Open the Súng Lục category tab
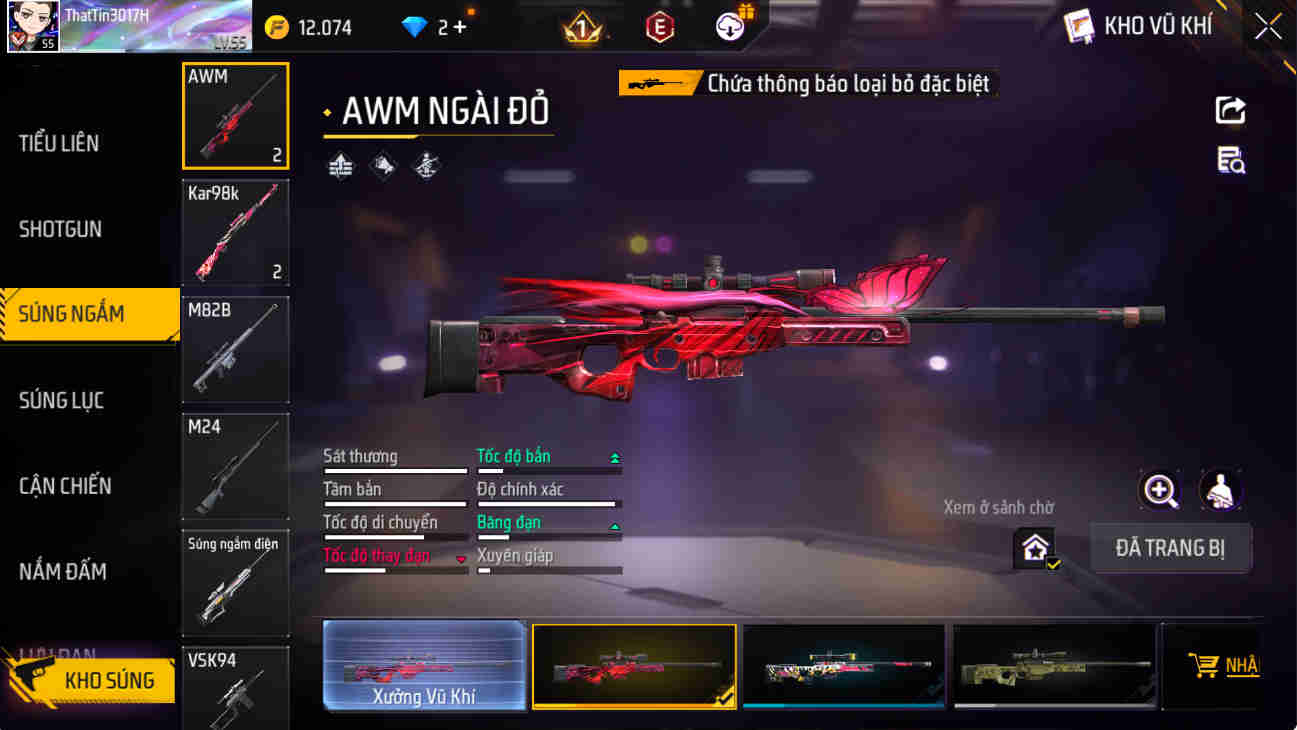The width and height of the screenshot is (1297, 730). (x=58, y=400)
